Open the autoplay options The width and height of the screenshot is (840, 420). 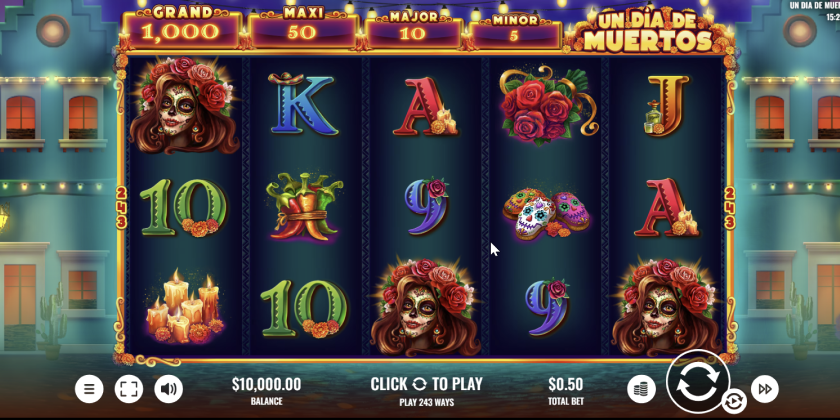click(733, 402)
